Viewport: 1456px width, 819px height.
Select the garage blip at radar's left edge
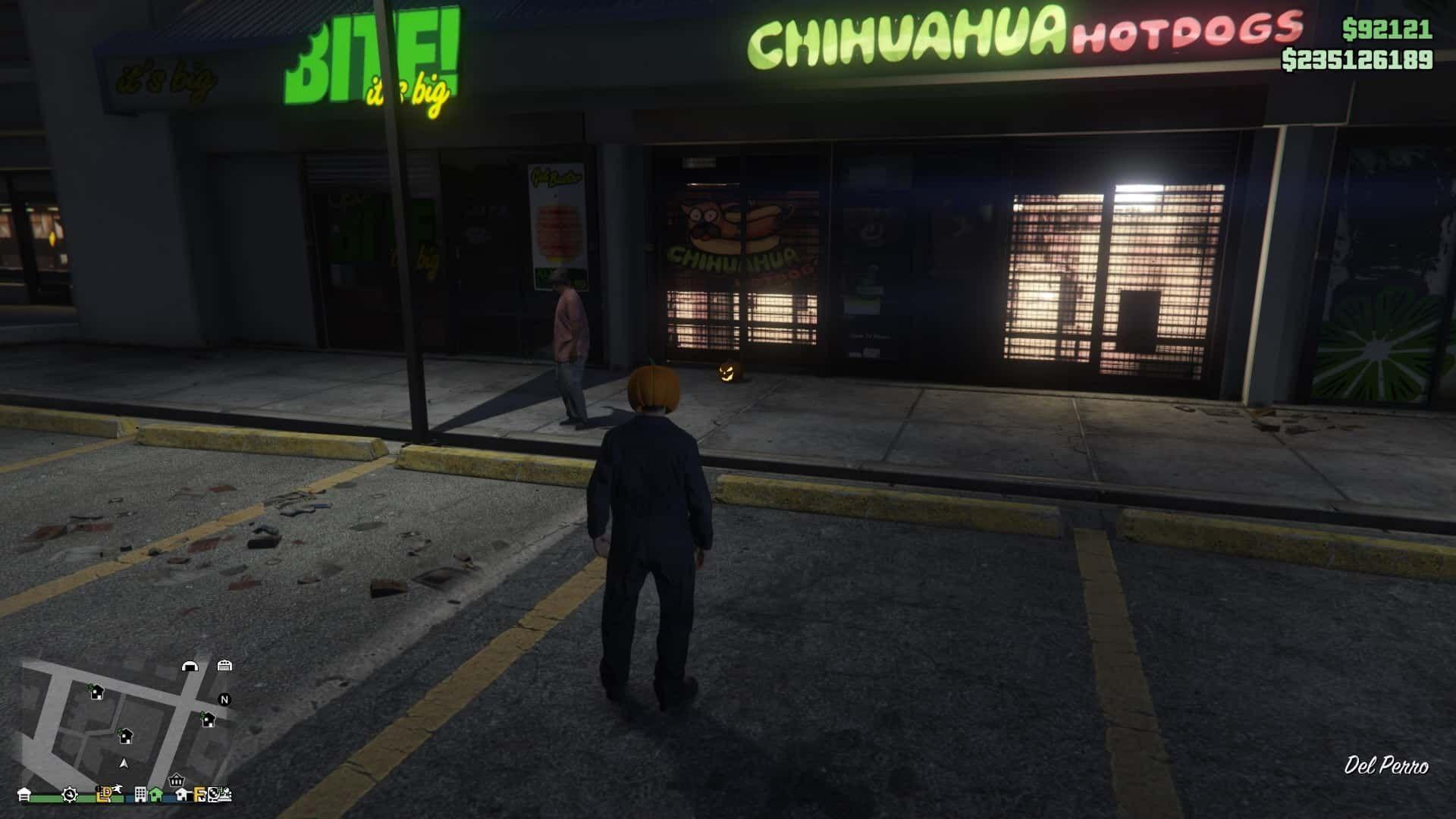[24, 794]
